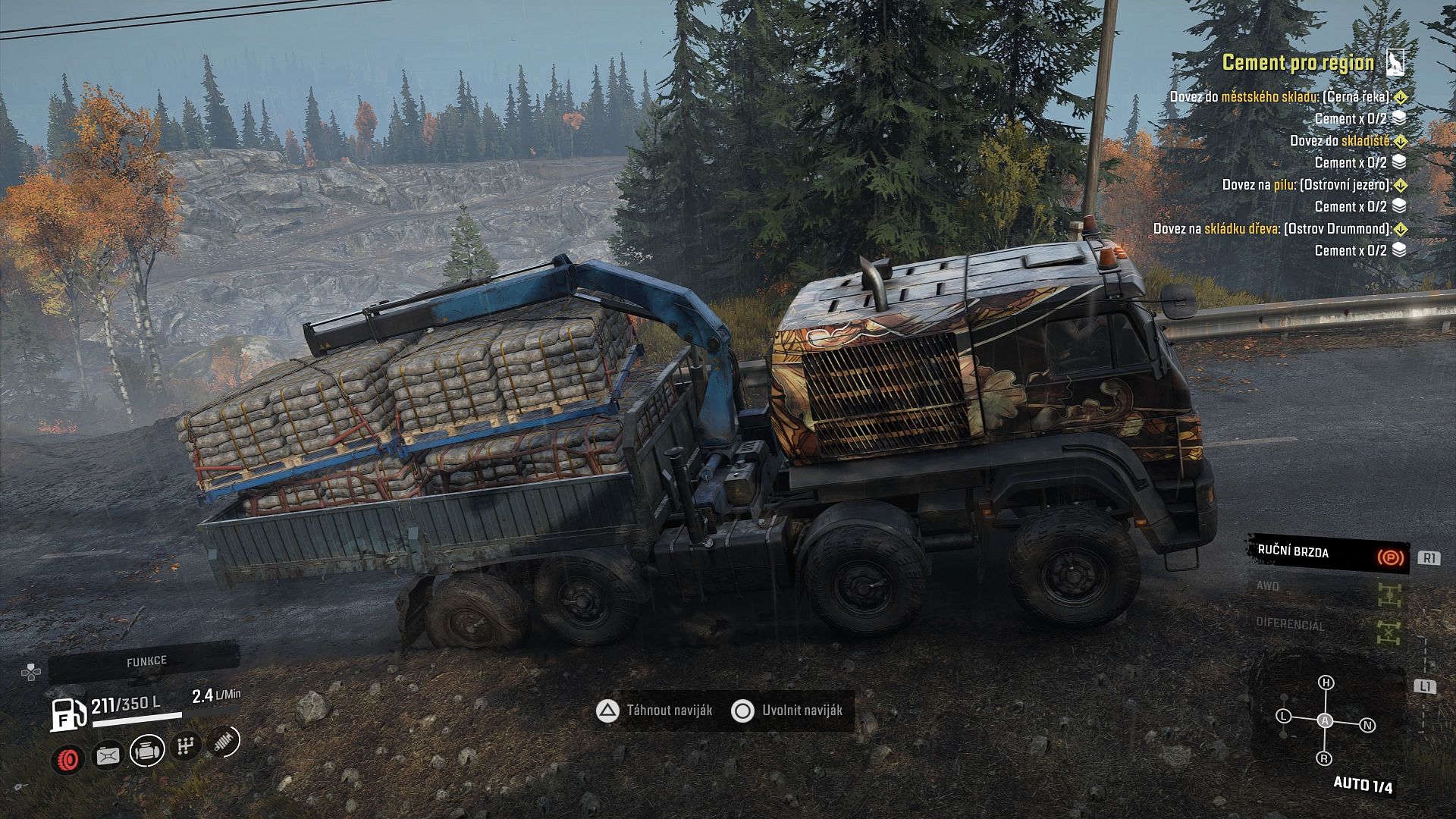Image resolution: width=1456 pixels, height=819 pixels.
Task: Shift gearbox to N neutral
Action: pyautogui.click(x=1367, y=725)
